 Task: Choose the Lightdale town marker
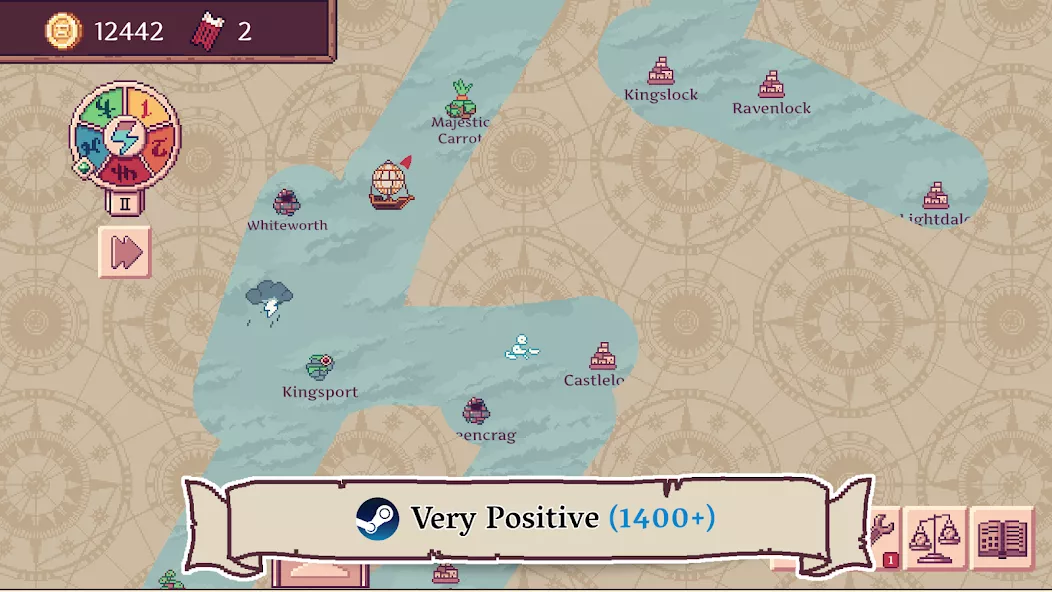pyautogui.click(x=936, y=196)
